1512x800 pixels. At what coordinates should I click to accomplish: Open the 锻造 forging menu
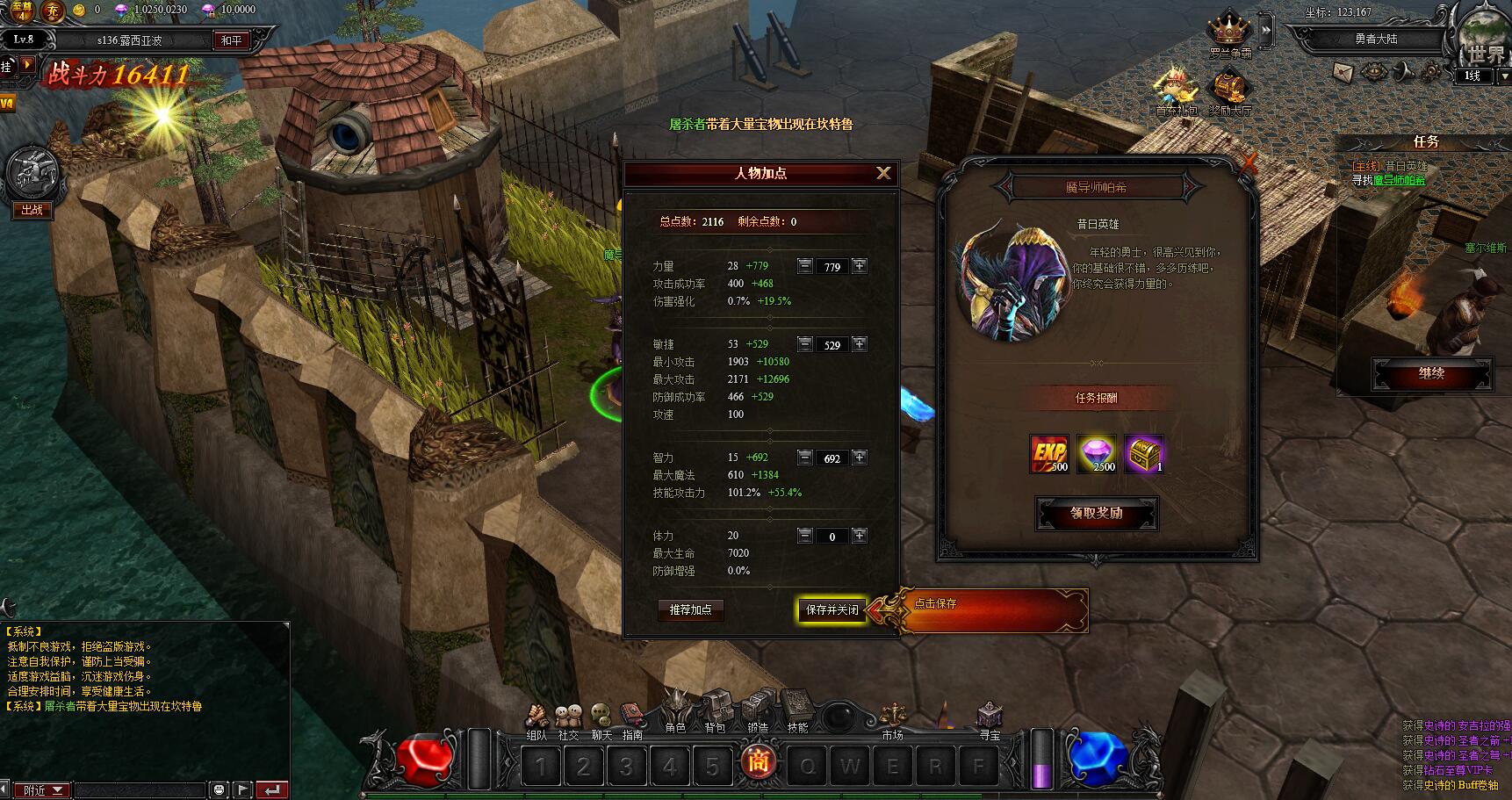tap(757, 711)
